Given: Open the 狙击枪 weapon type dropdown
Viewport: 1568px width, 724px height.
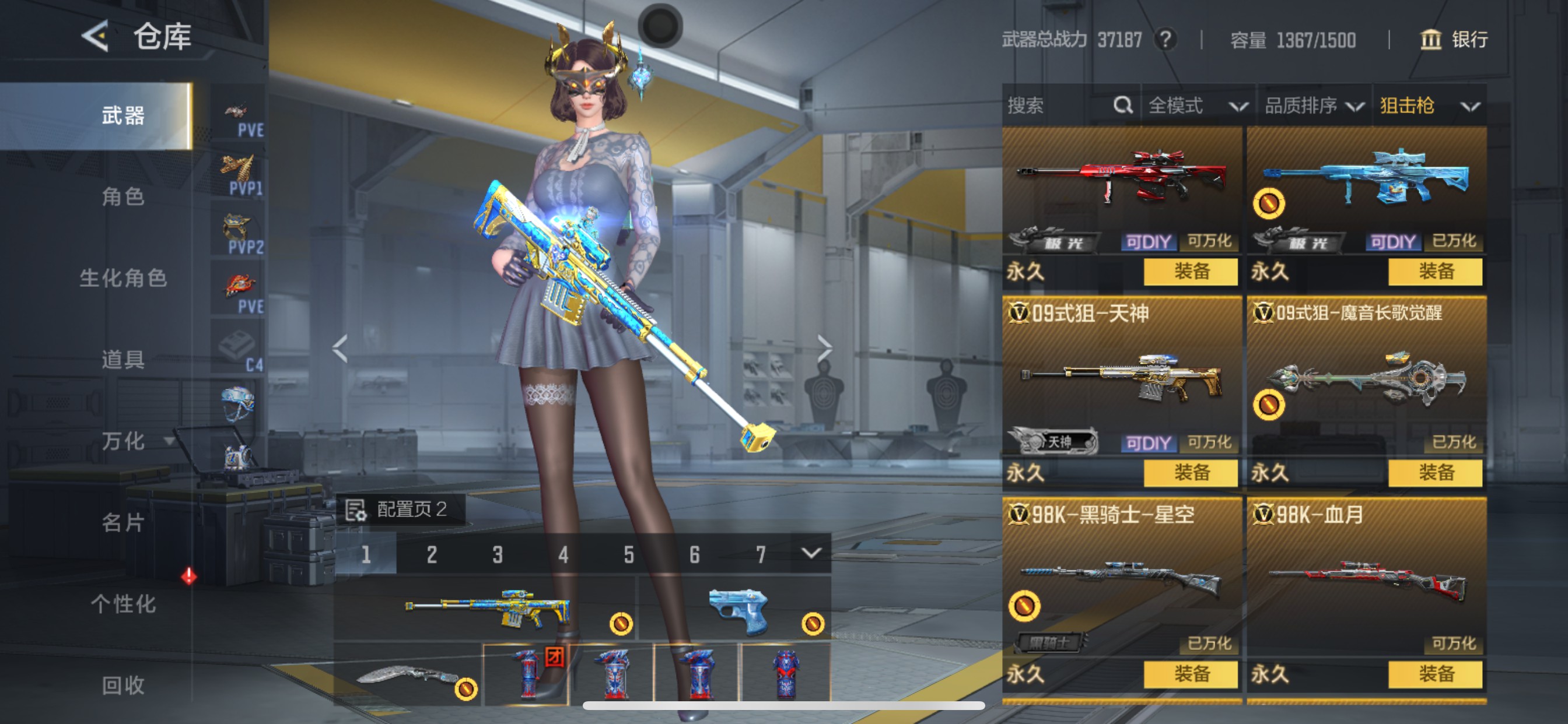Looking at the screenshot, I should pos(1428,106).
